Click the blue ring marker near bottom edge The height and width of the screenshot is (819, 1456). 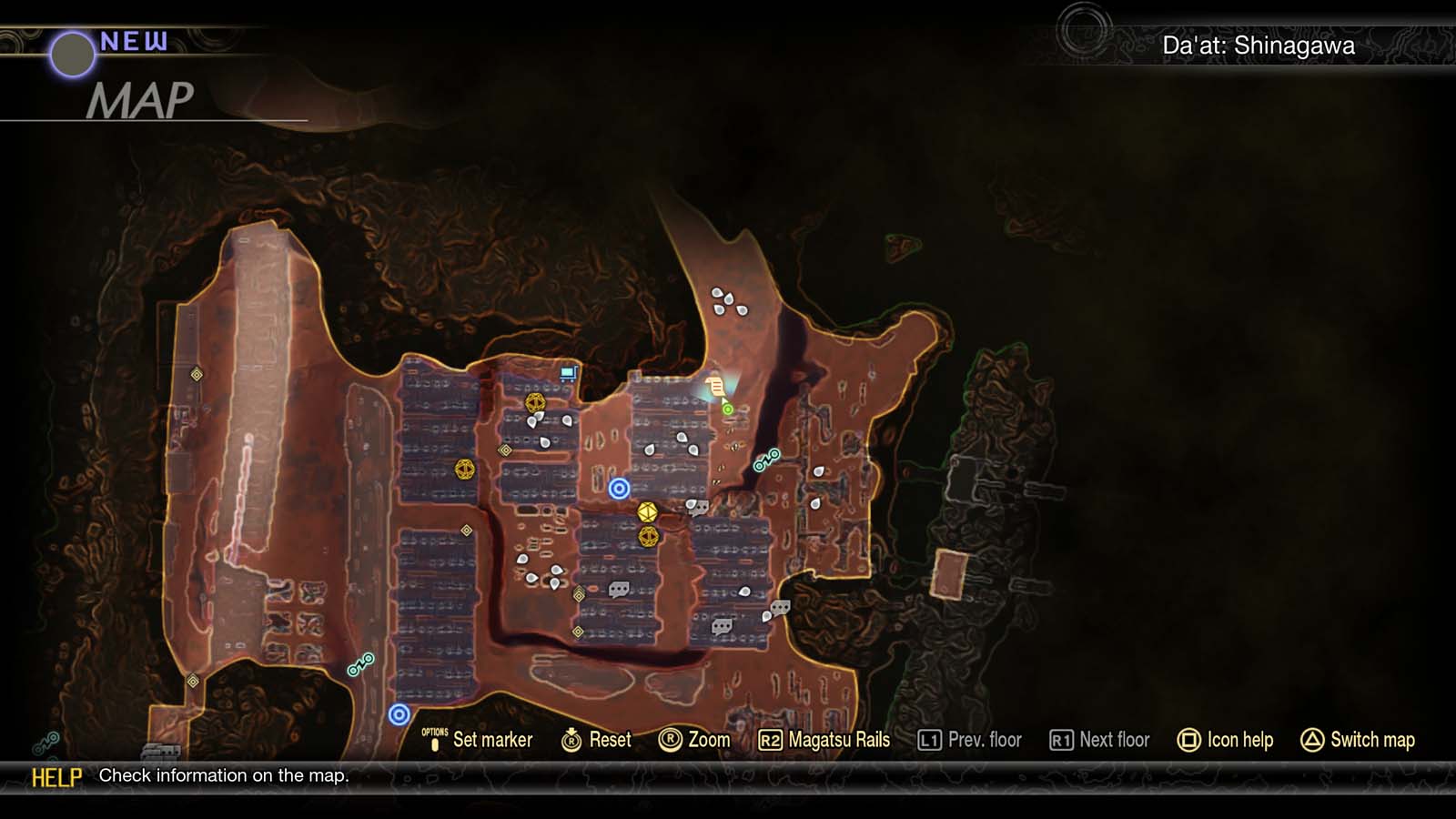[398, 713]
